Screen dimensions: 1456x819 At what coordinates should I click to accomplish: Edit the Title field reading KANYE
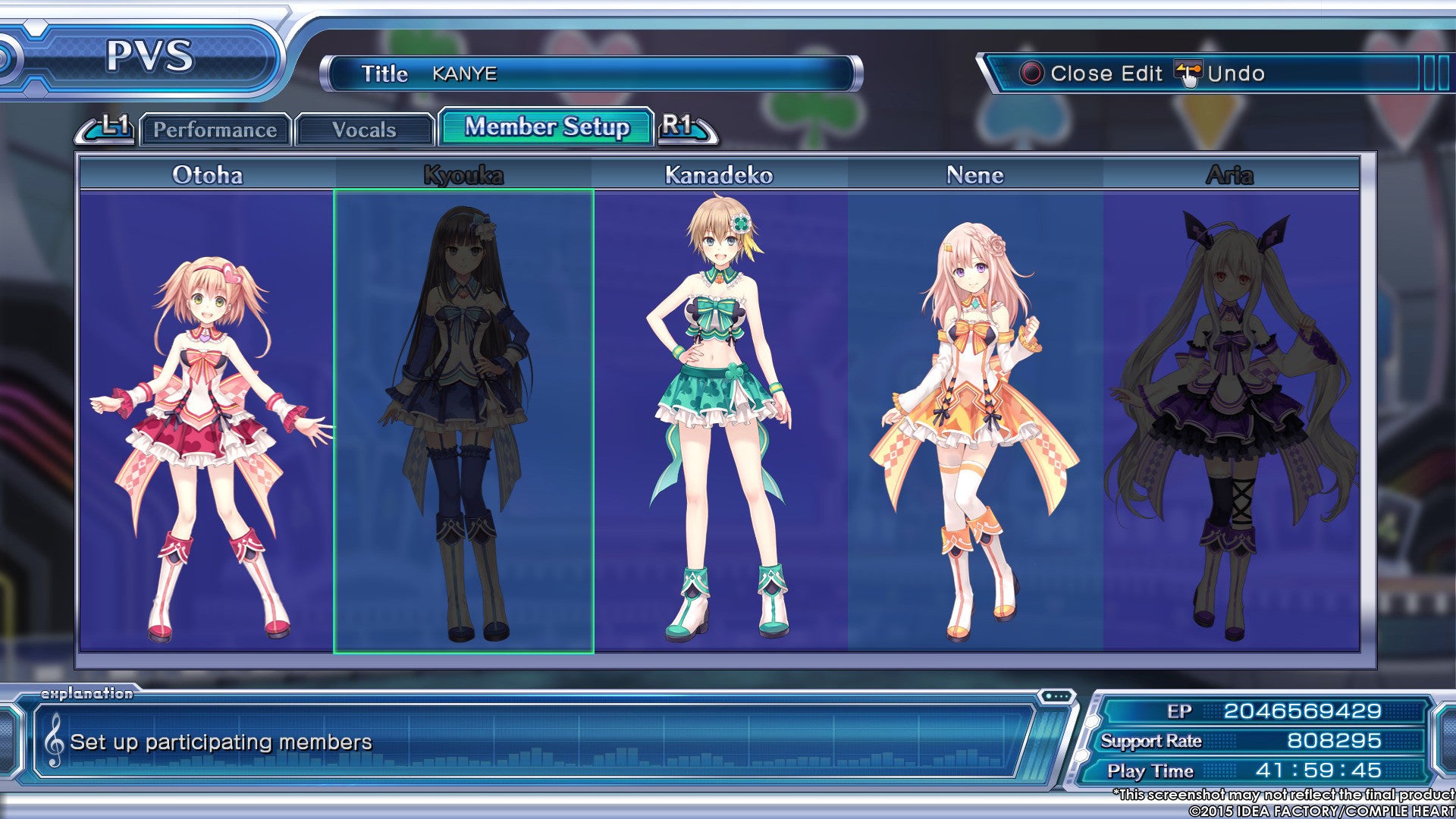tap(591, 74)
